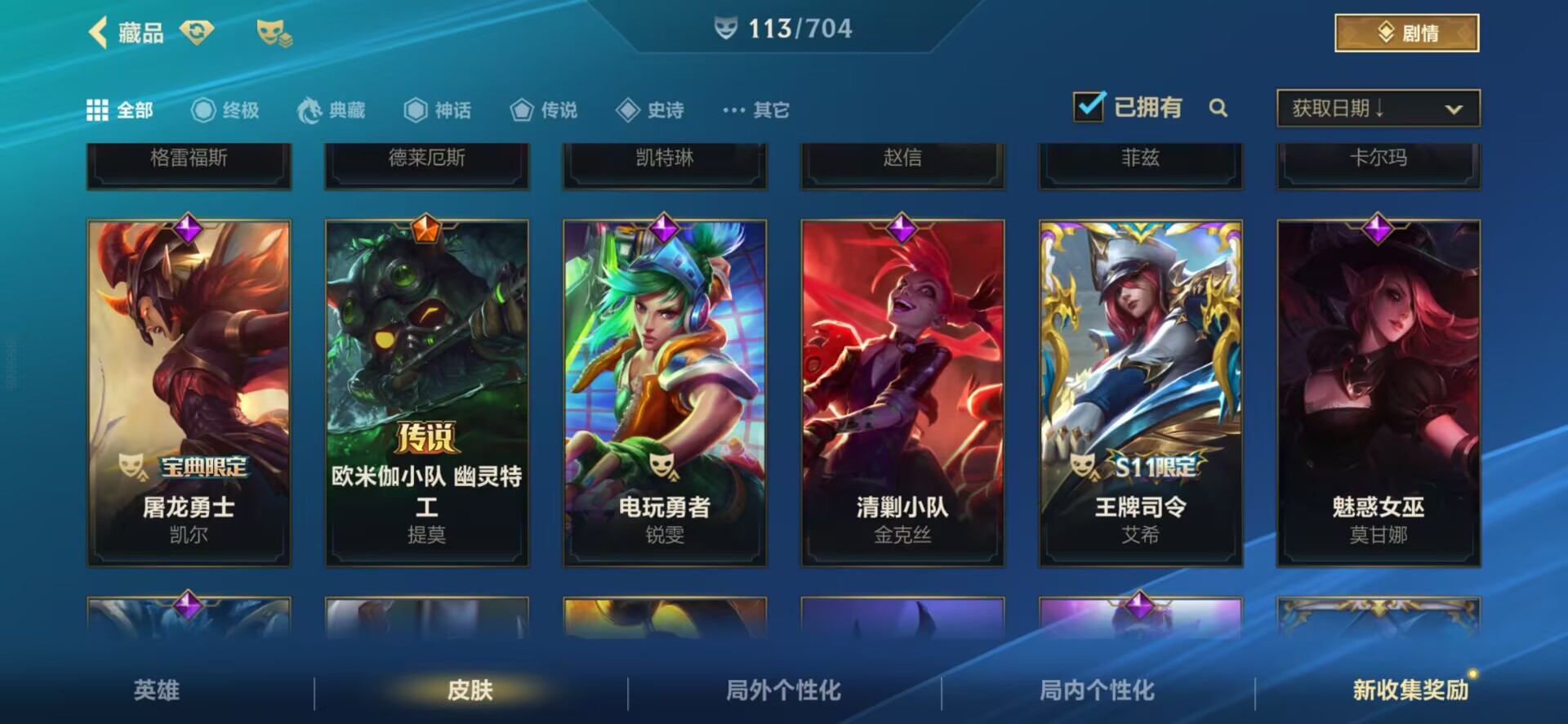Open the 剧情 story button
The height and width of the screenshot is (724, 1568).
[x=1406, y=34]
